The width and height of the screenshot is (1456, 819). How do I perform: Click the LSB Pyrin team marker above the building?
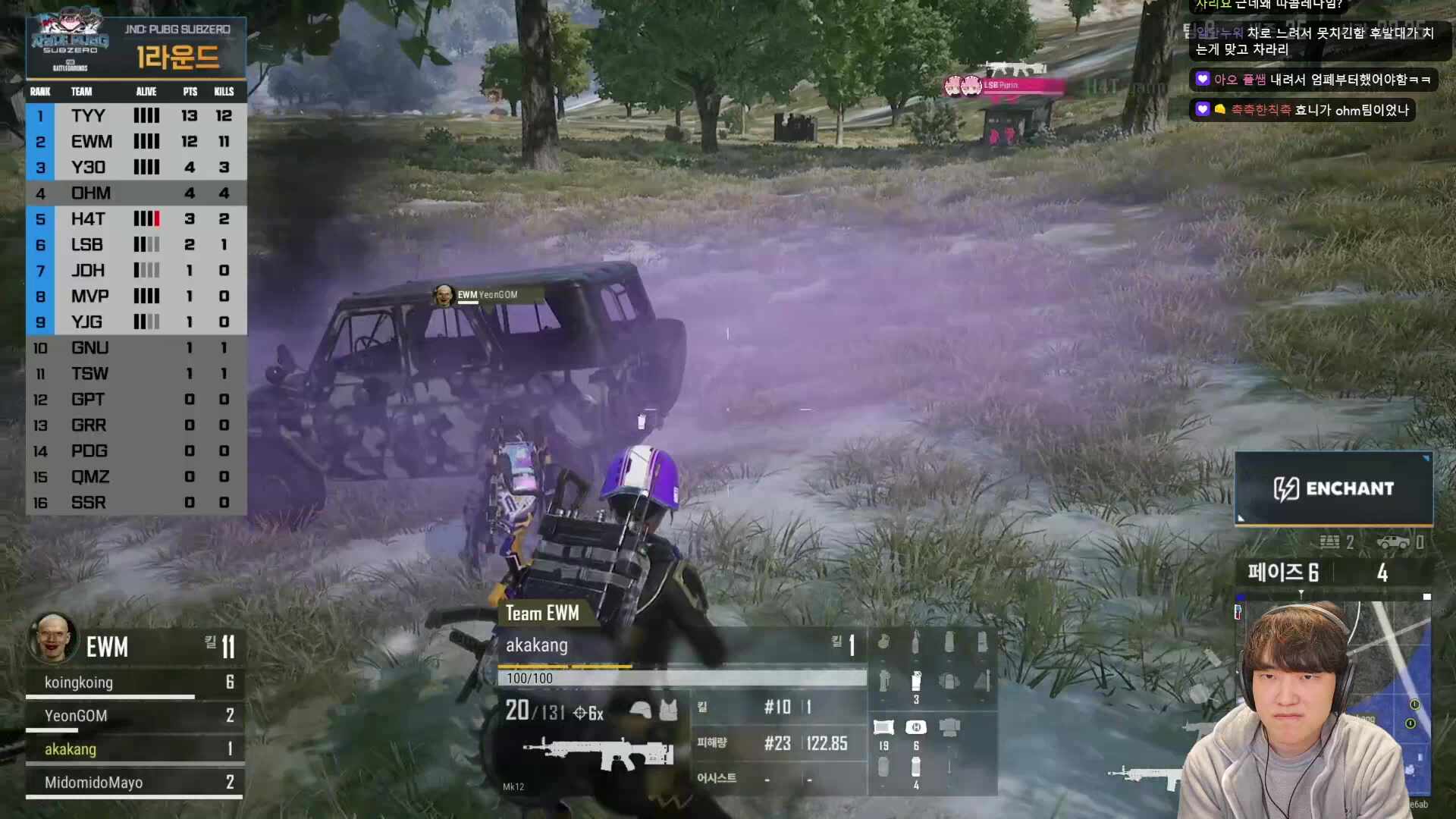(x=1001, y=86)
